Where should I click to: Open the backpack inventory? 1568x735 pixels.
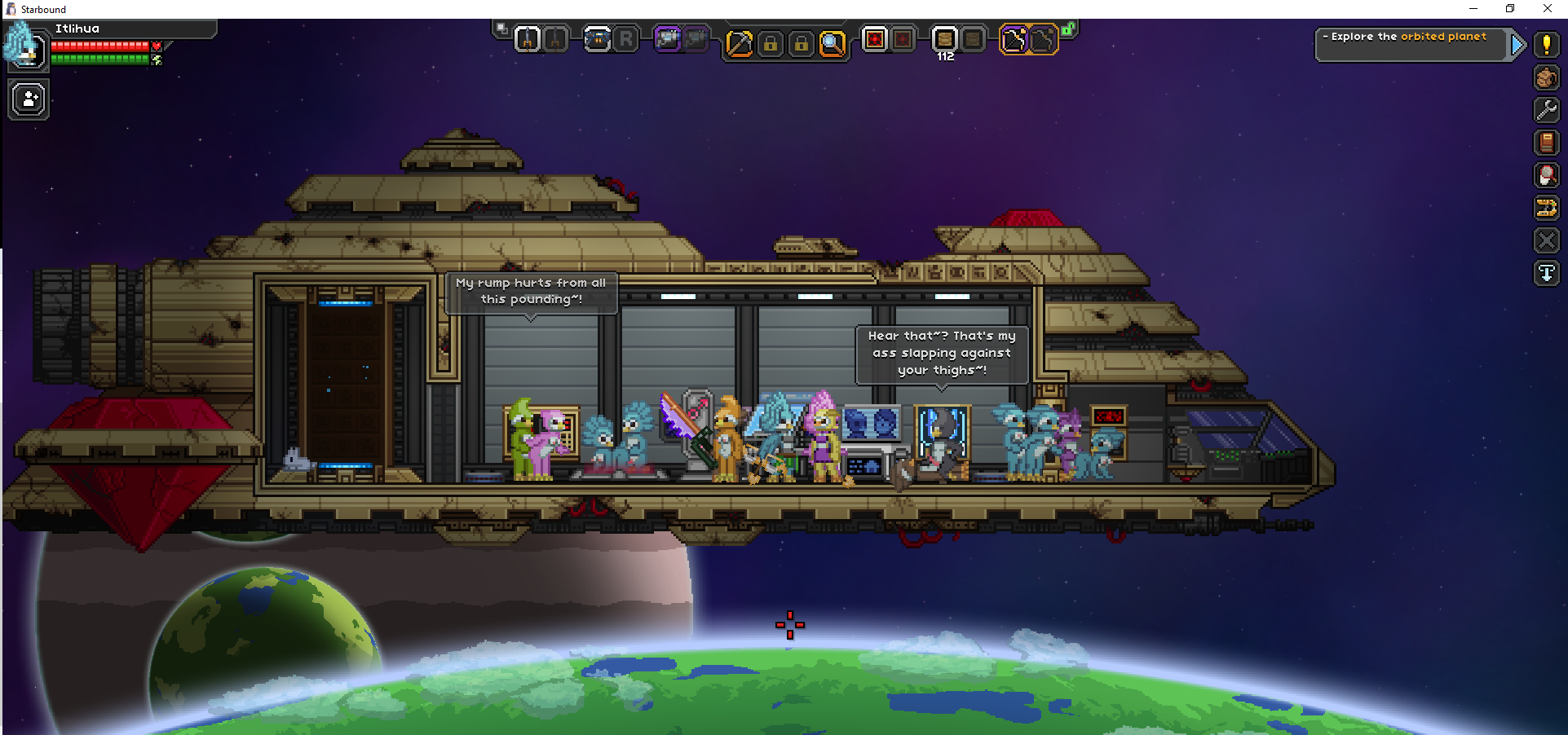(x=1546, y=77)
